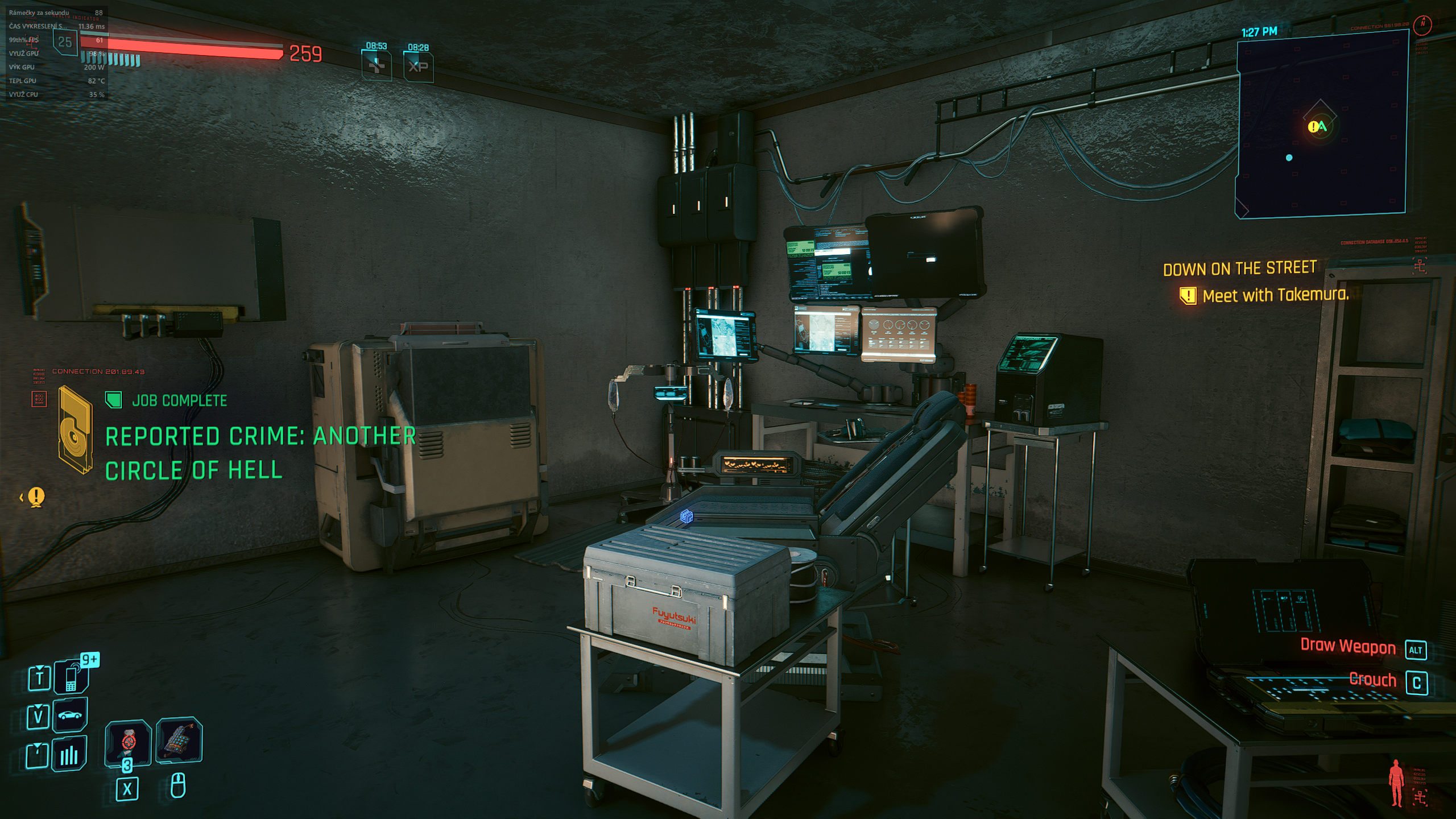The width and height of the screenshot is (1456, 819).
Task: Open the radio equalizer bars icon
Action: coord(69,754)
